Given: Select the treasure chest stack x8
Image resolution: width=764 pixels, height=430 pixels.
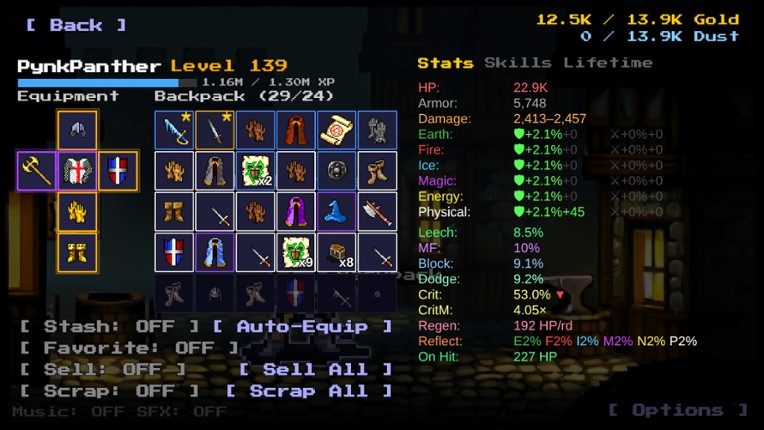Looking at the screenshot, I should (337, 252).
